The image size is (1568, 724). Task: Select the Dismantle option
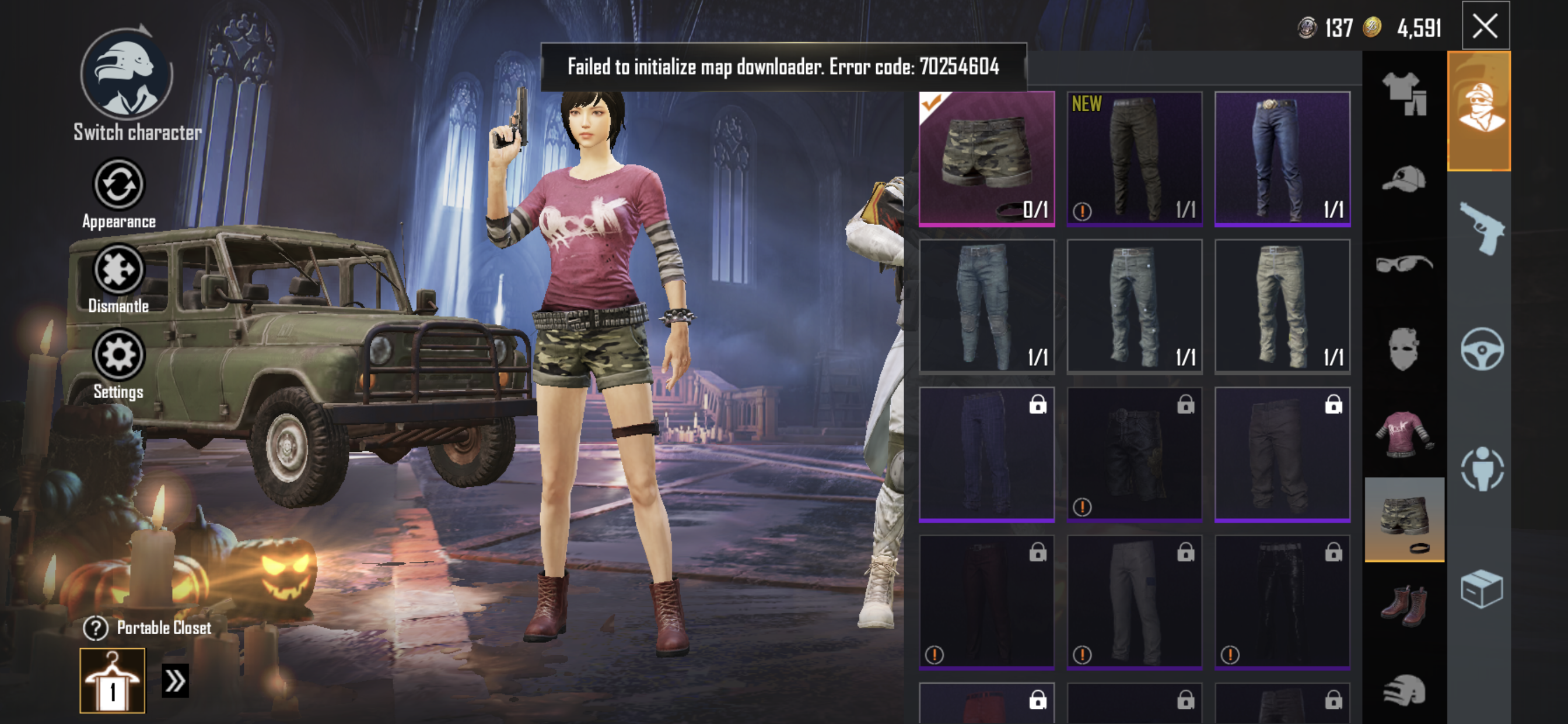(118, 269)
